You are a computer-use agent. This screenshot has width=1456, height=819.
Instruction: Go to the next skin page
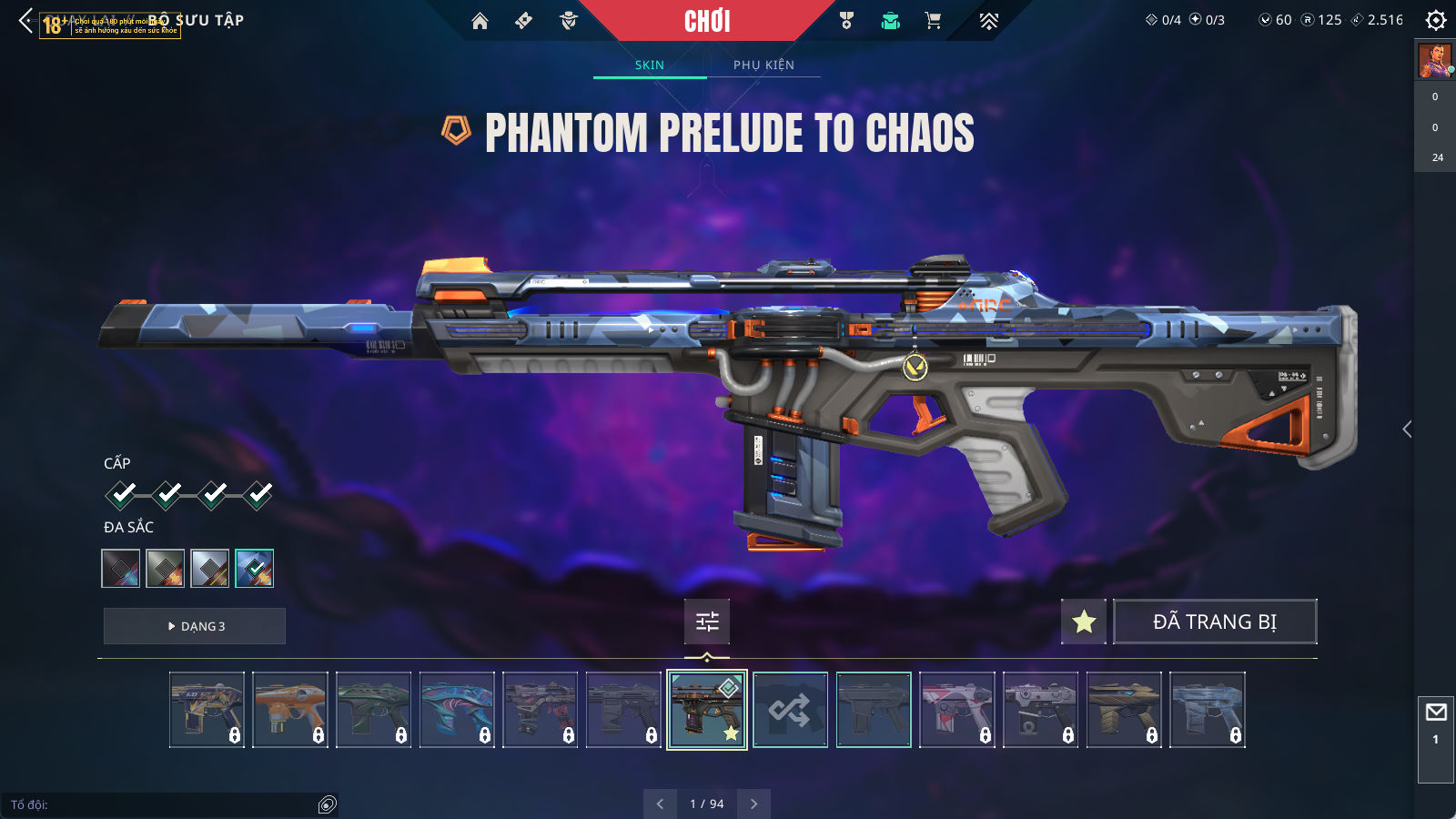click(x=753, y=804)
